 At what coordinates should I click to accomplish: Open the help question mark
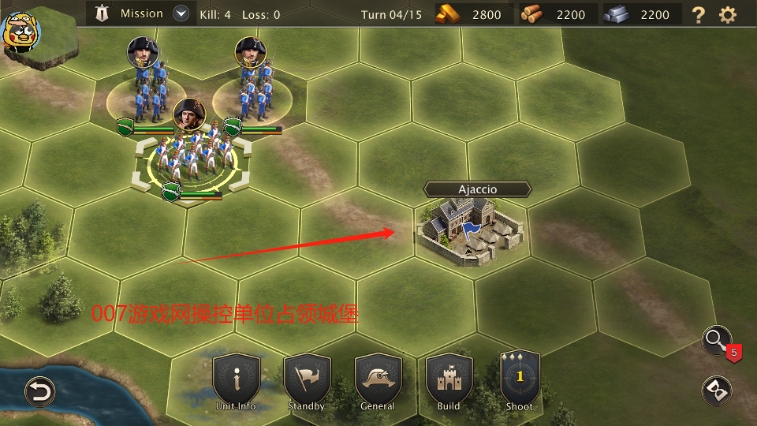pyautogui.click(x=698, y=15)
